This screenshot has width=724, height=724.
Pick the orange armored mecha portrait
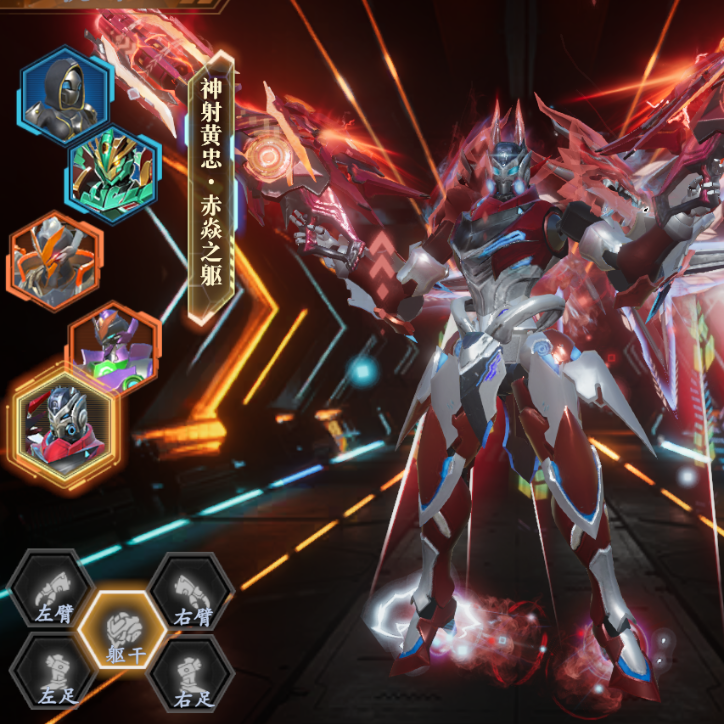[x=55, y=261]
